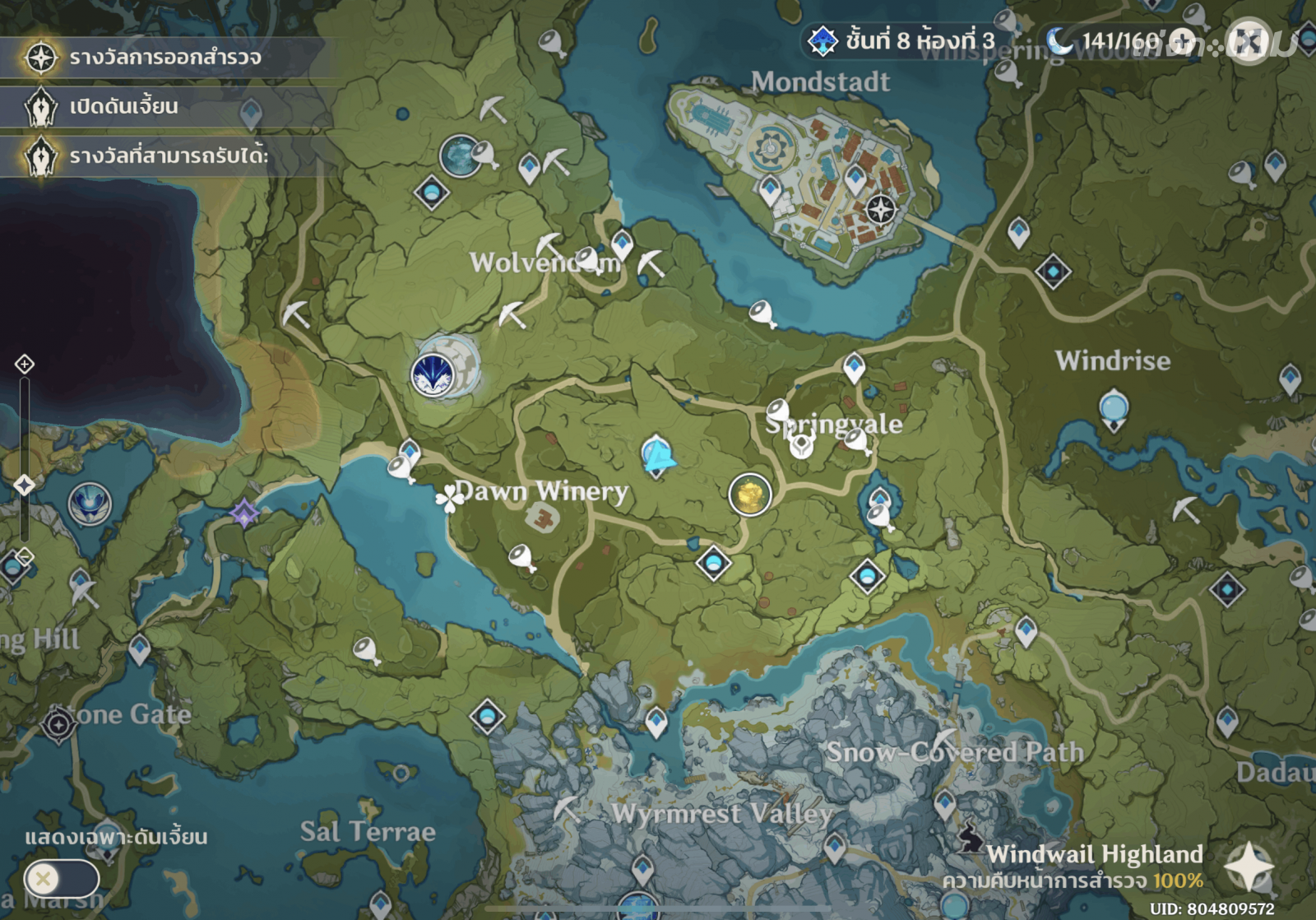
Task: Select the เปิดดันเจี้ยน domains entry
Action: (x=123, y=107)
